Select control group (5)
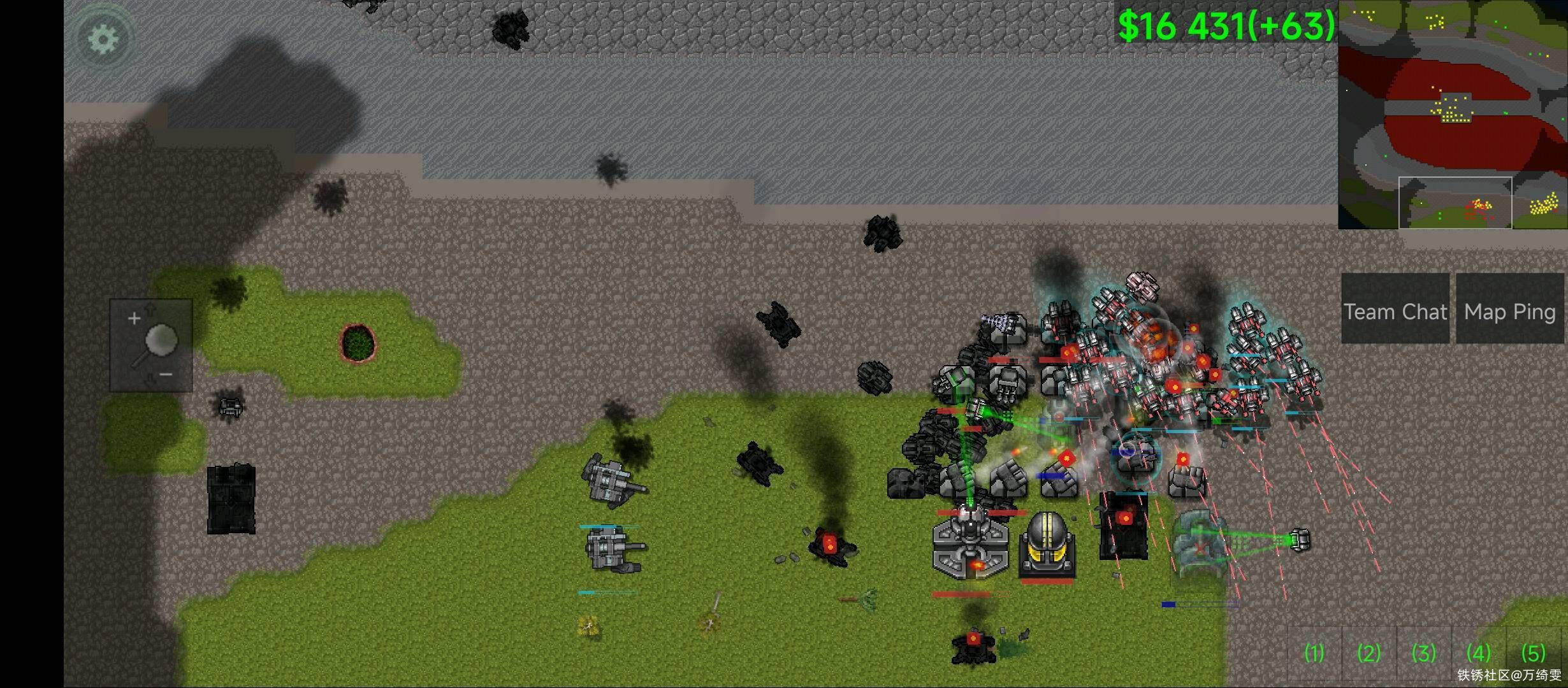Screen dimensions: 1568x688 click(x=1533, y=653)
